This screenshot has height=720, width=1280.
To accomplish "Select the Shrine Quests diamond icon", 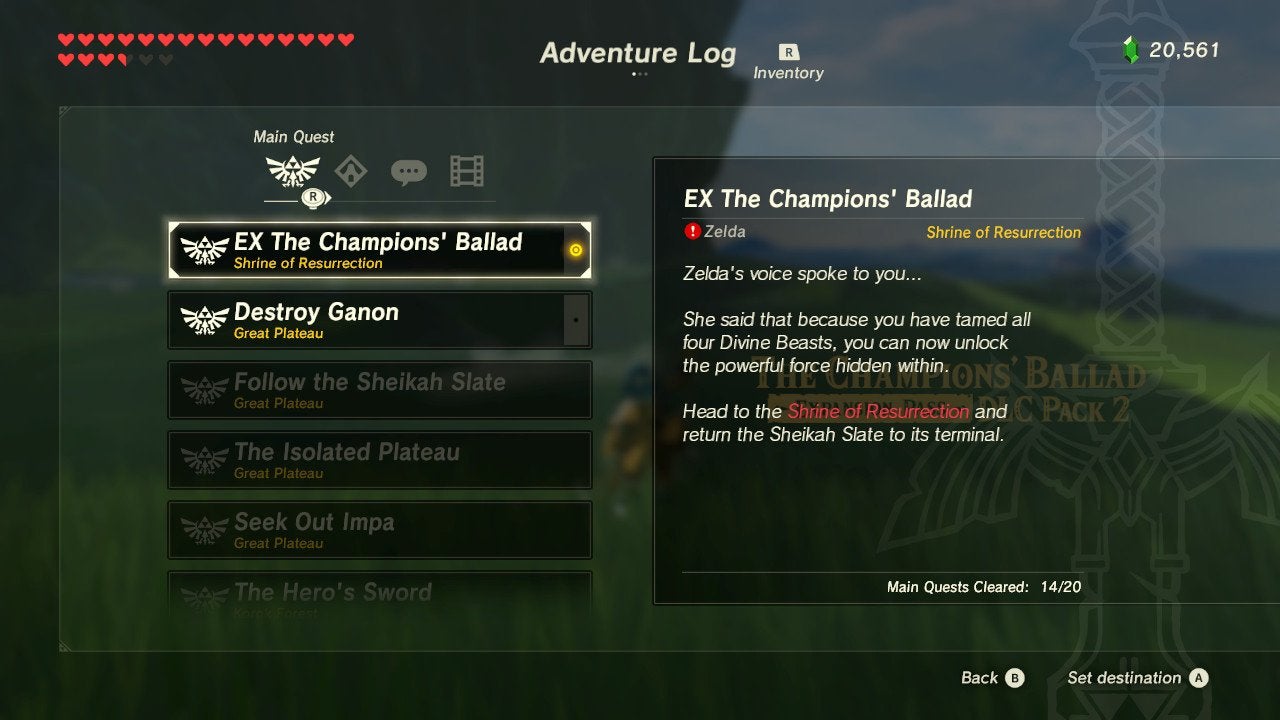I will (349, 170).
